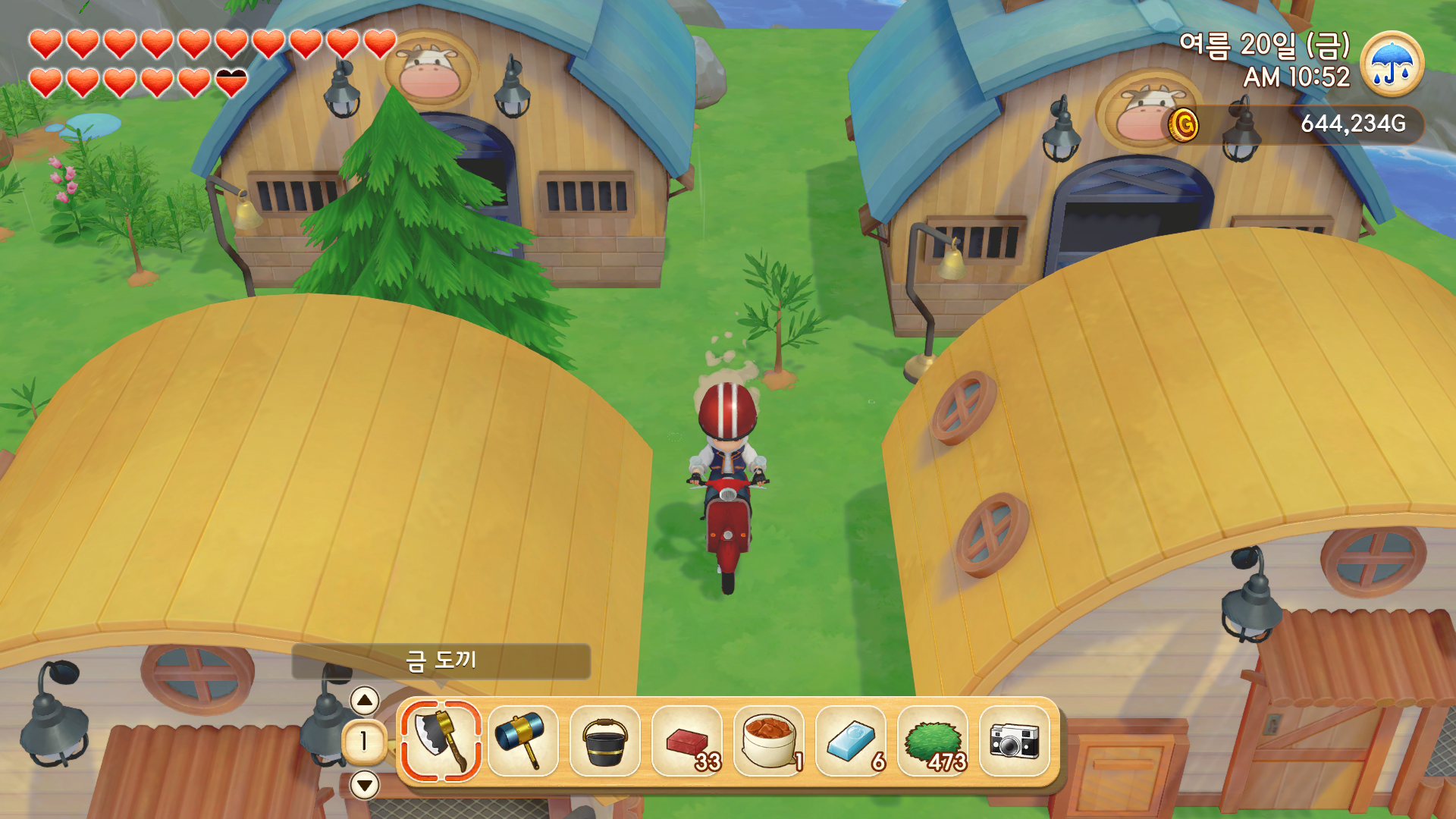The height and width of the screenshot is (819, 1456).
Task: Cycle hotbar page down with arrow
Action: click(365, 785)
